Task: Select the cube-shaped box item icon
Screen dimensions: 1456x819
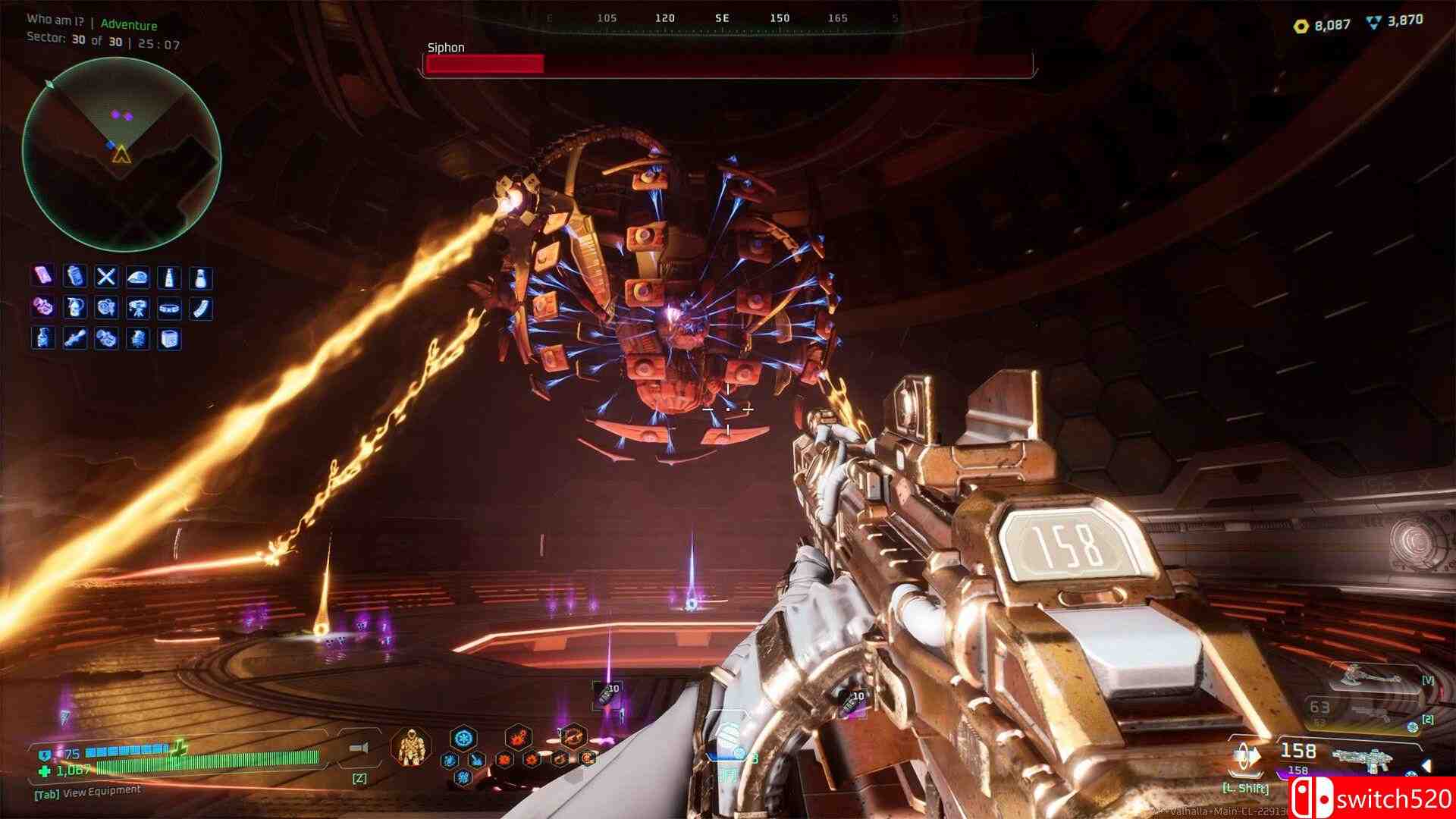Action: coord(169,338)
